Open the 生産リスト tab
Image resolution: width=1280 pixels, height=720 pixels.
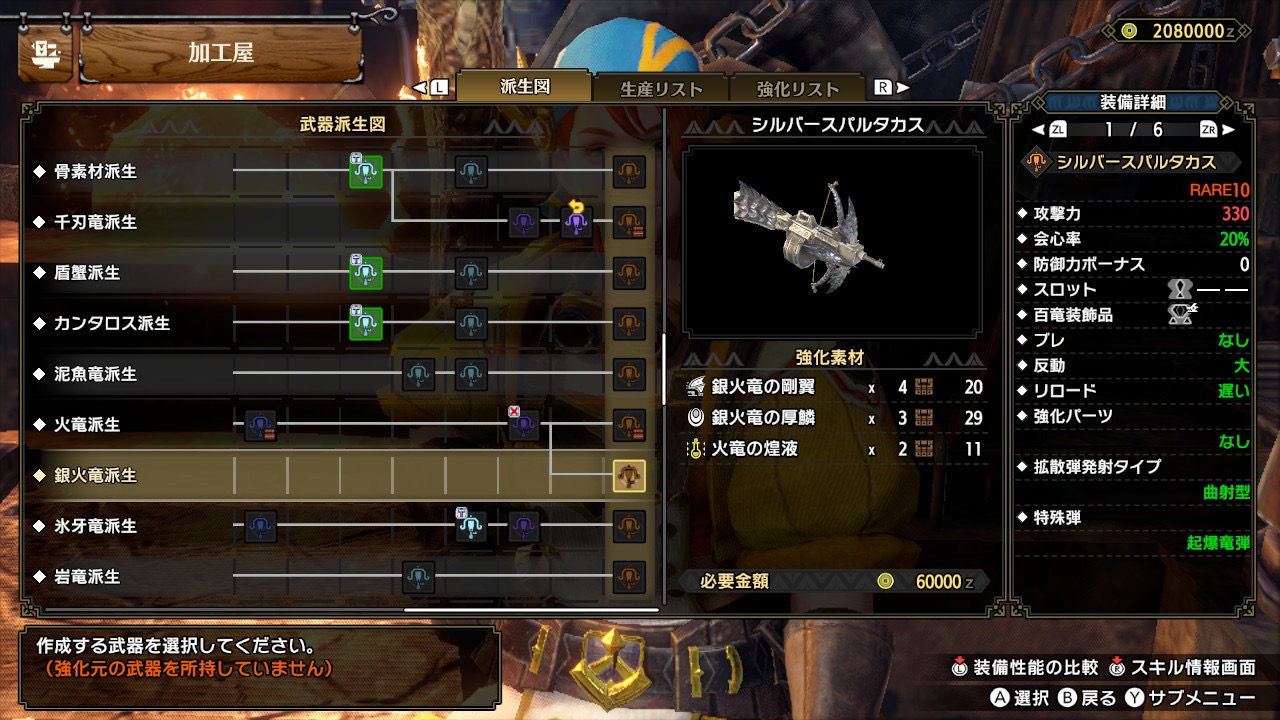pyautogui.click(x=661, y=88)
